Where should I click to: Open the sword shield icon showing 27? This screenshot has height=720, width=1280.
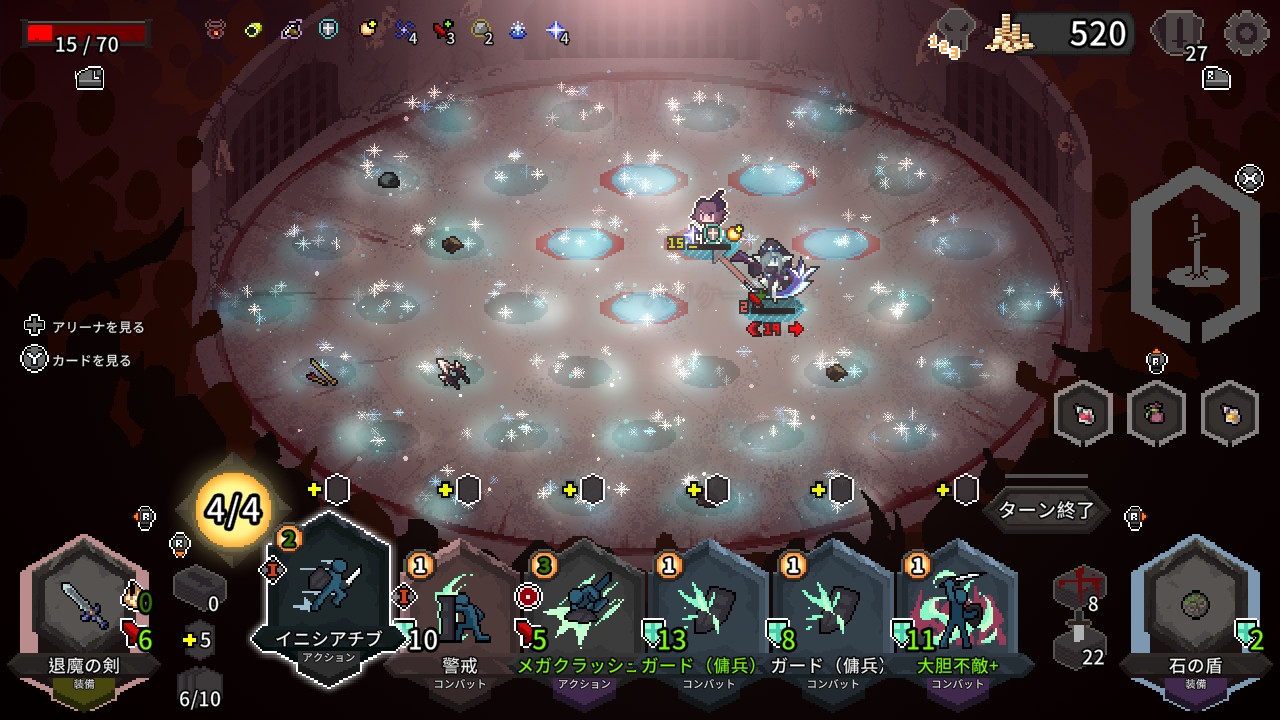1177,33
